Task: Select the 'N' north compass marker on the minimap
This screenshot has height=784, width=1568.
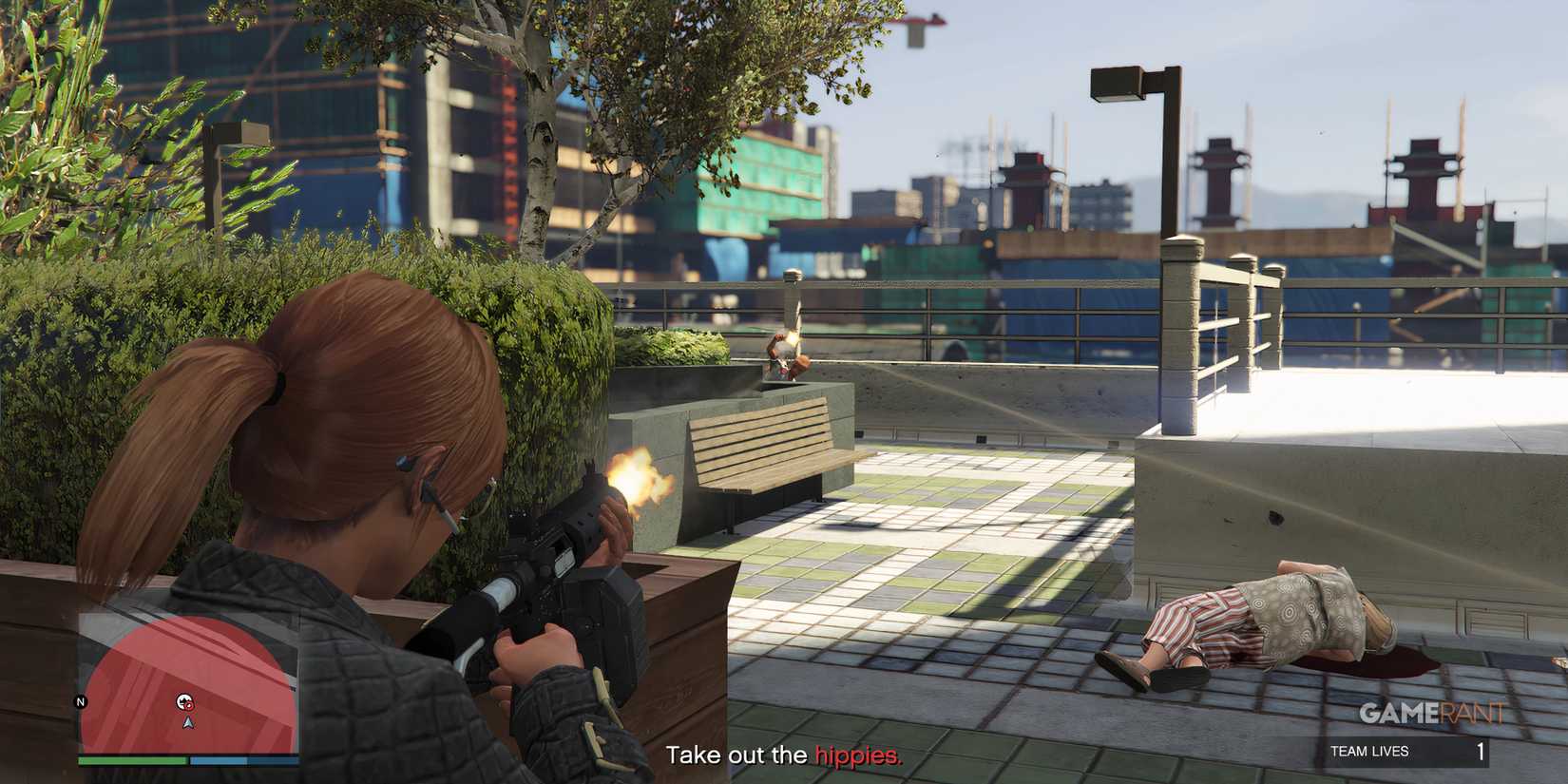Action: [80, 702]
